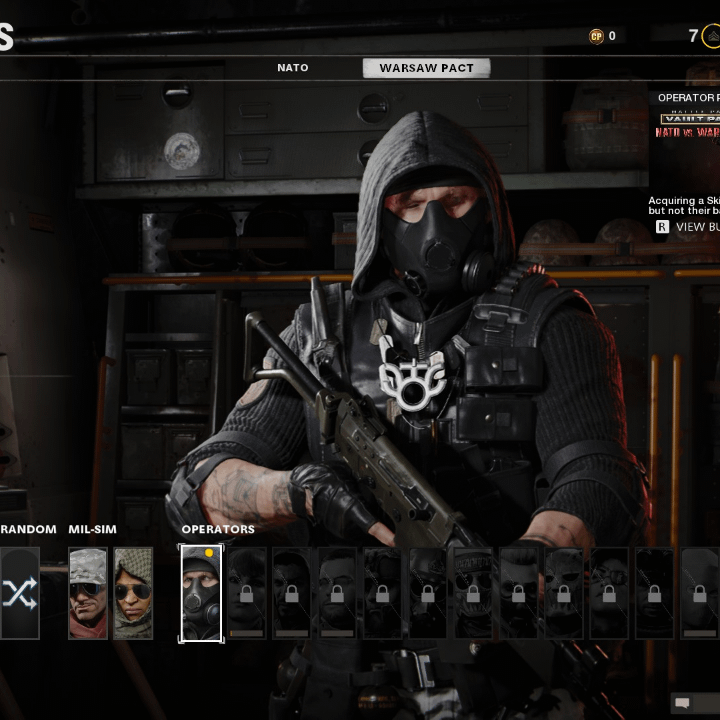Pick the Mil-Sim soldier wearing a camo cap
The height and width of the screenshot is (720, 720).
click(x=88, y=593)
